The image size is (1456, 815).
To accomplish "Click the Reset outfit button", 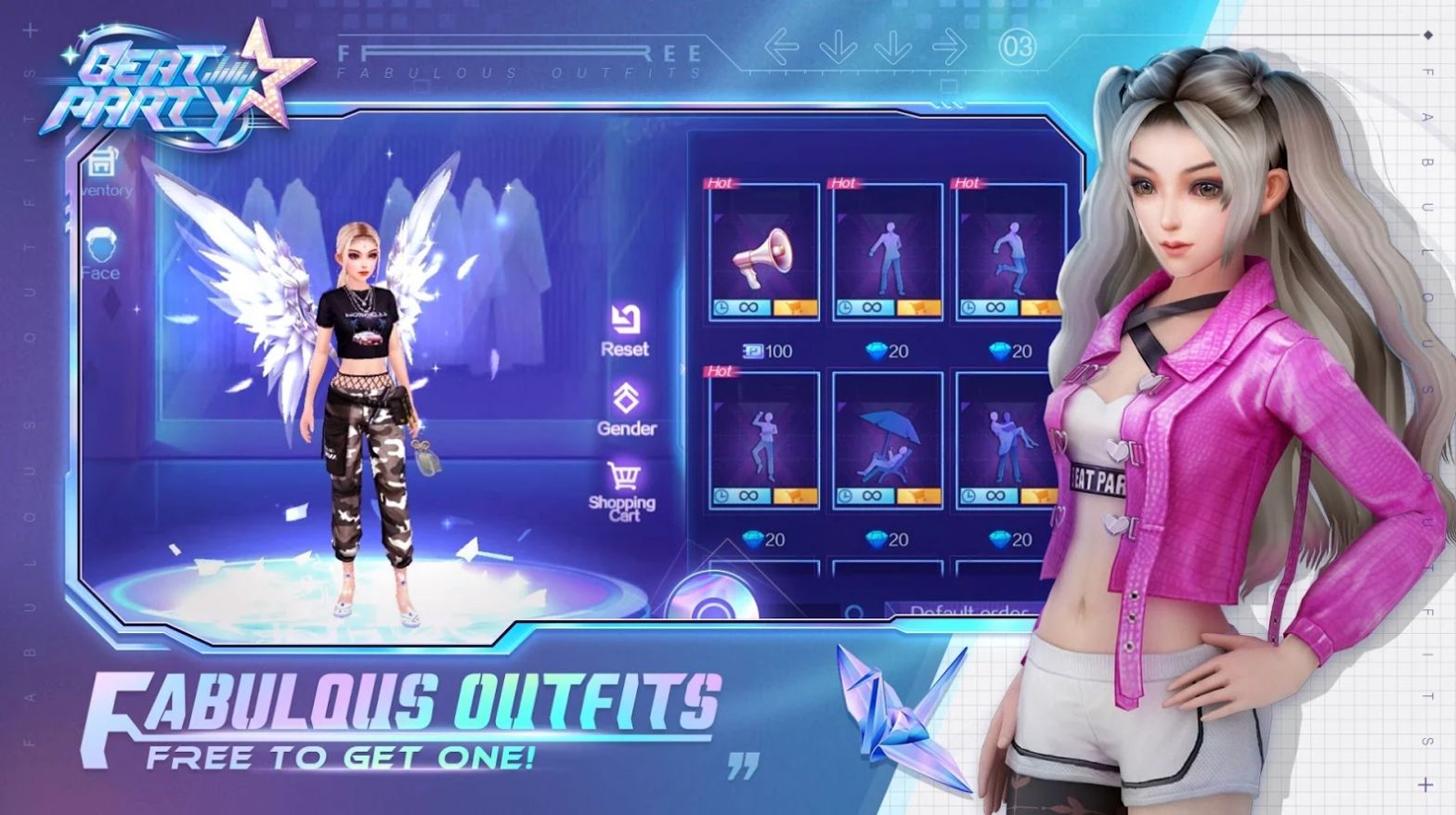I will pos(625,330).
